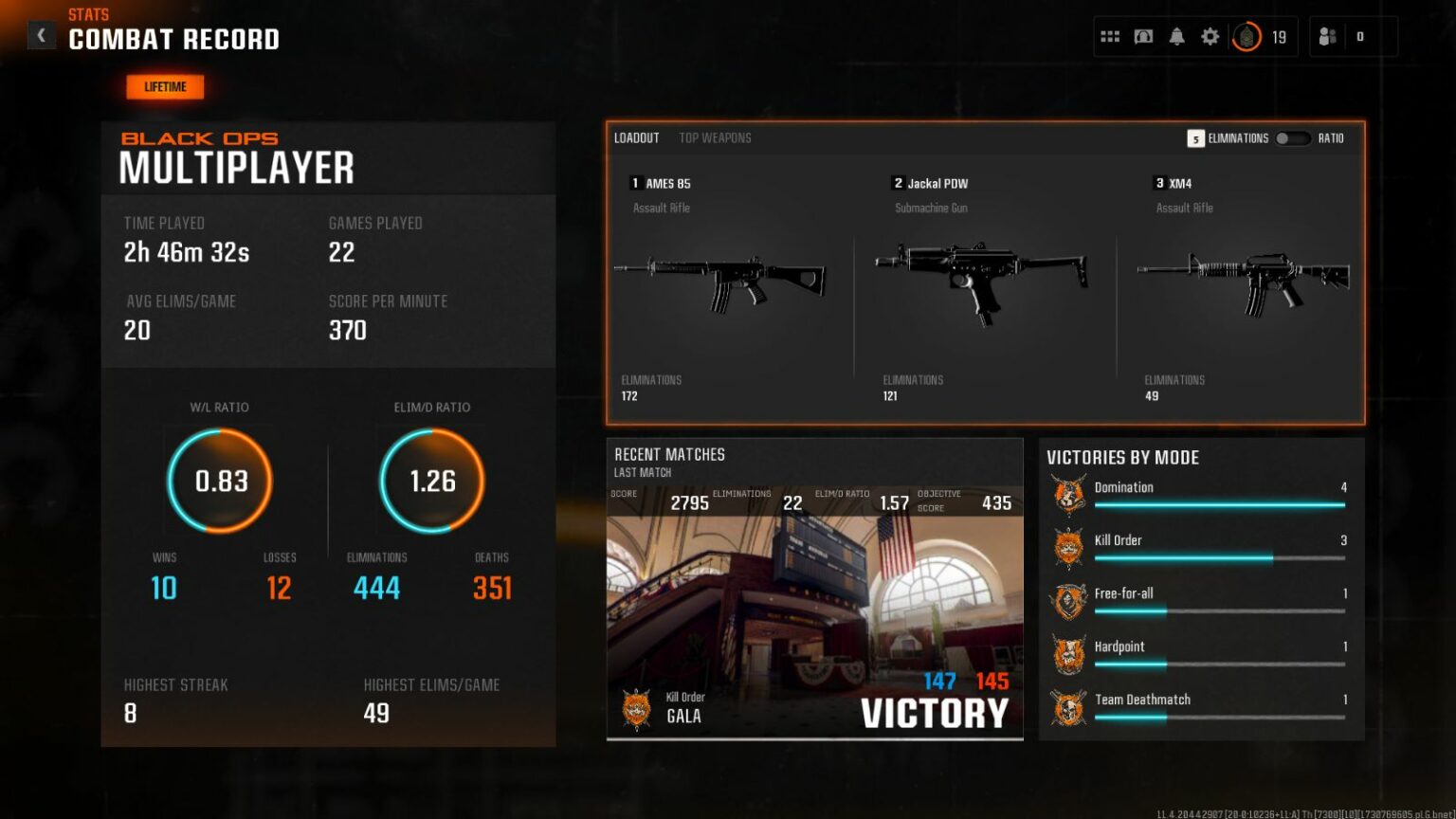Open the headset channels icon
The height and width of the screenshot is (819, 1456).
1143,35
